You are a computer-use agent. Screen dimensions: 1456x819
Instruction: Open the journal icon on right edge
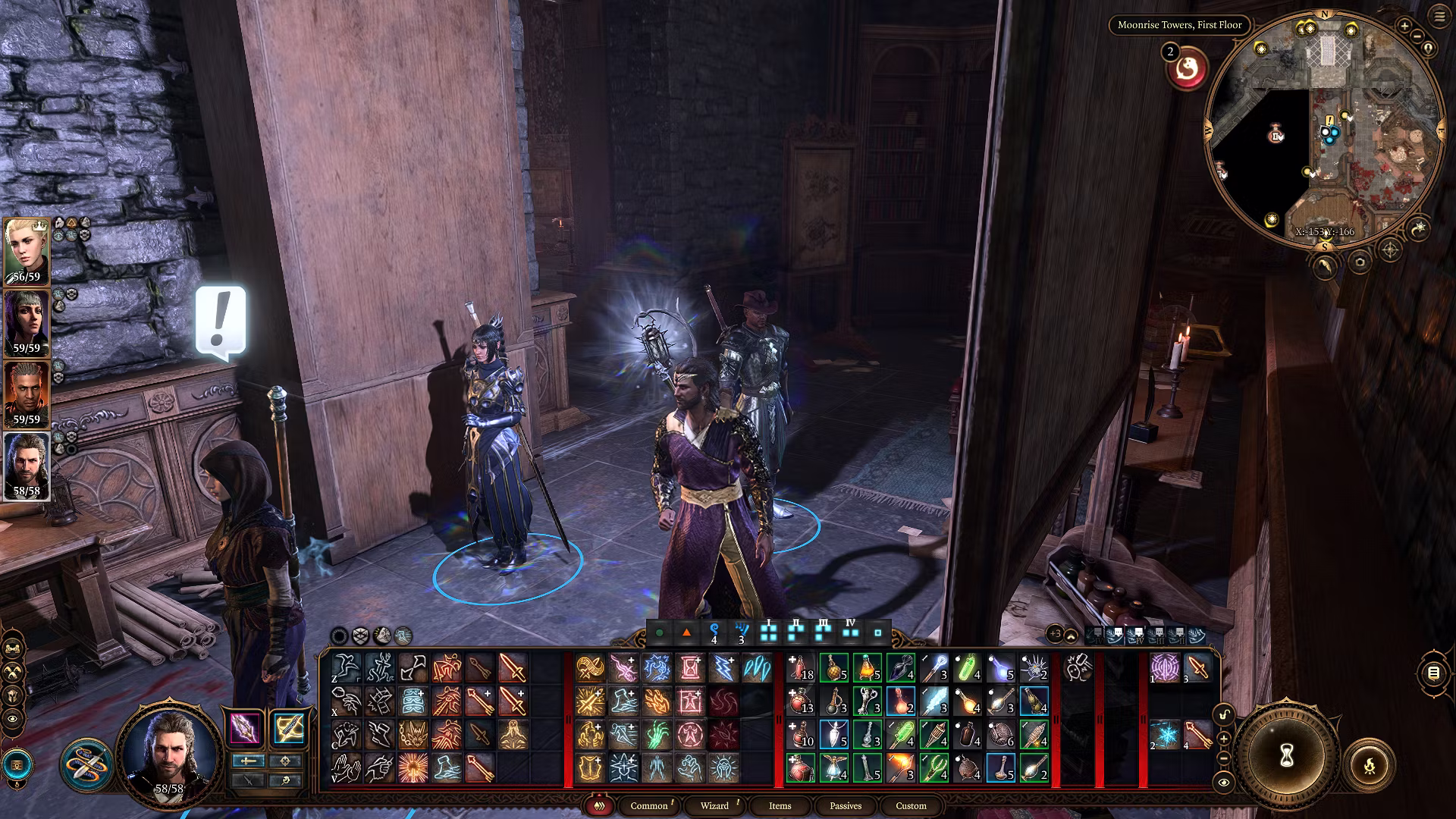pos(1433,673)
